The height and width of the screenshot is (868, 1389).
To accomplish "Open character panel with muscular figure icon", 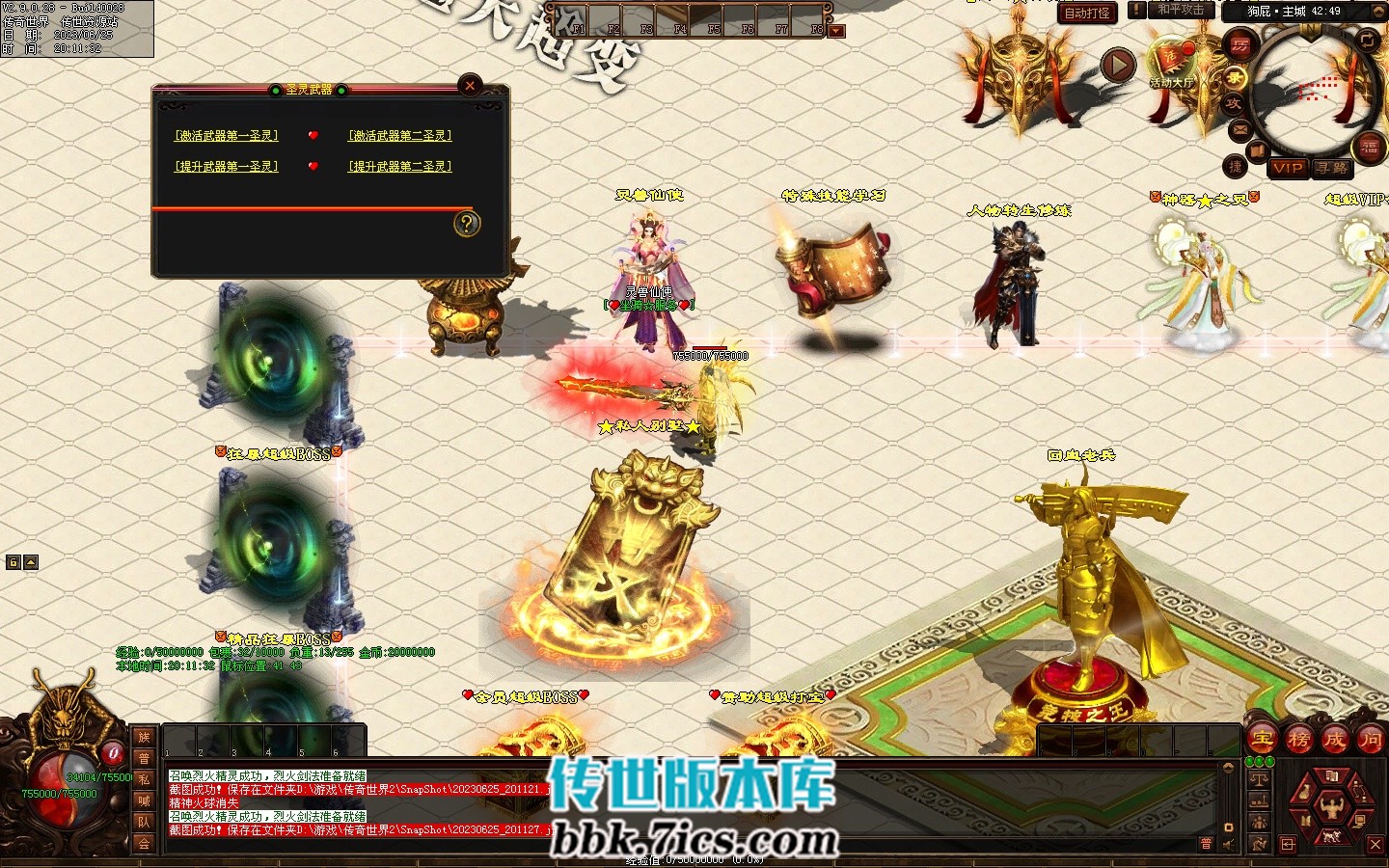I will pos(1331,804).
